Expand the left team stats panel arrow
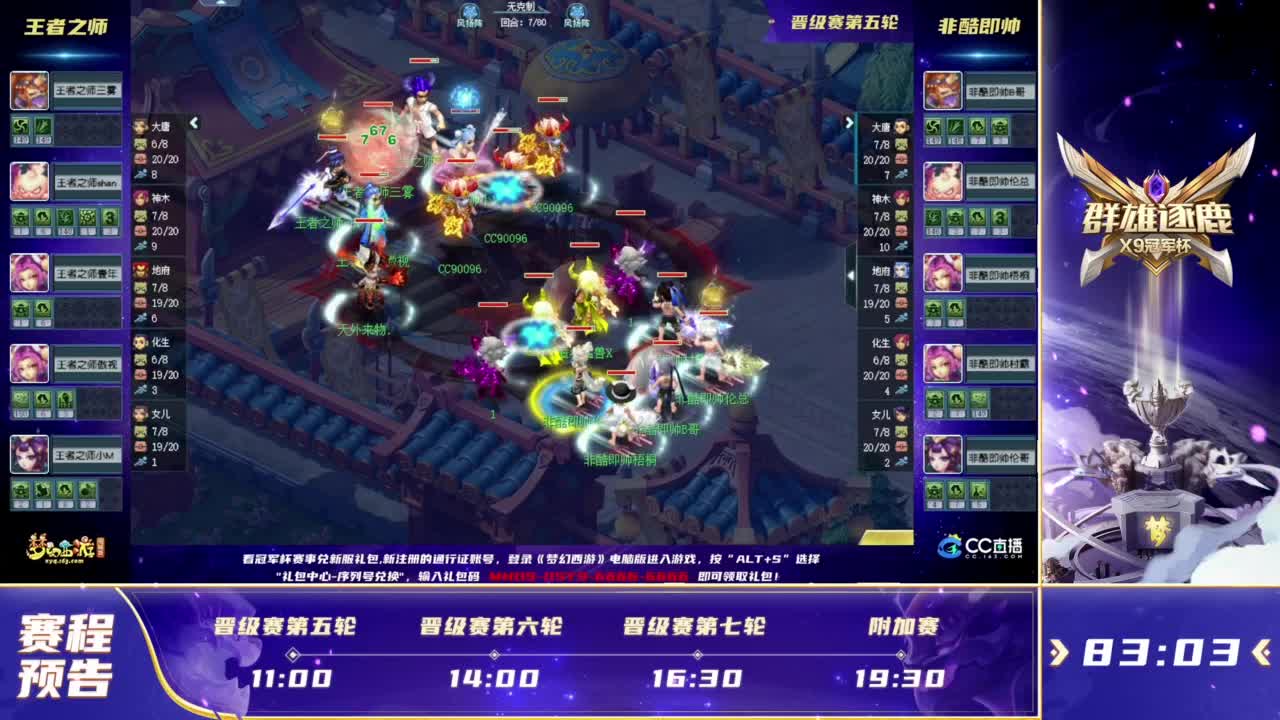1280x720 pixels. [193, 122]
